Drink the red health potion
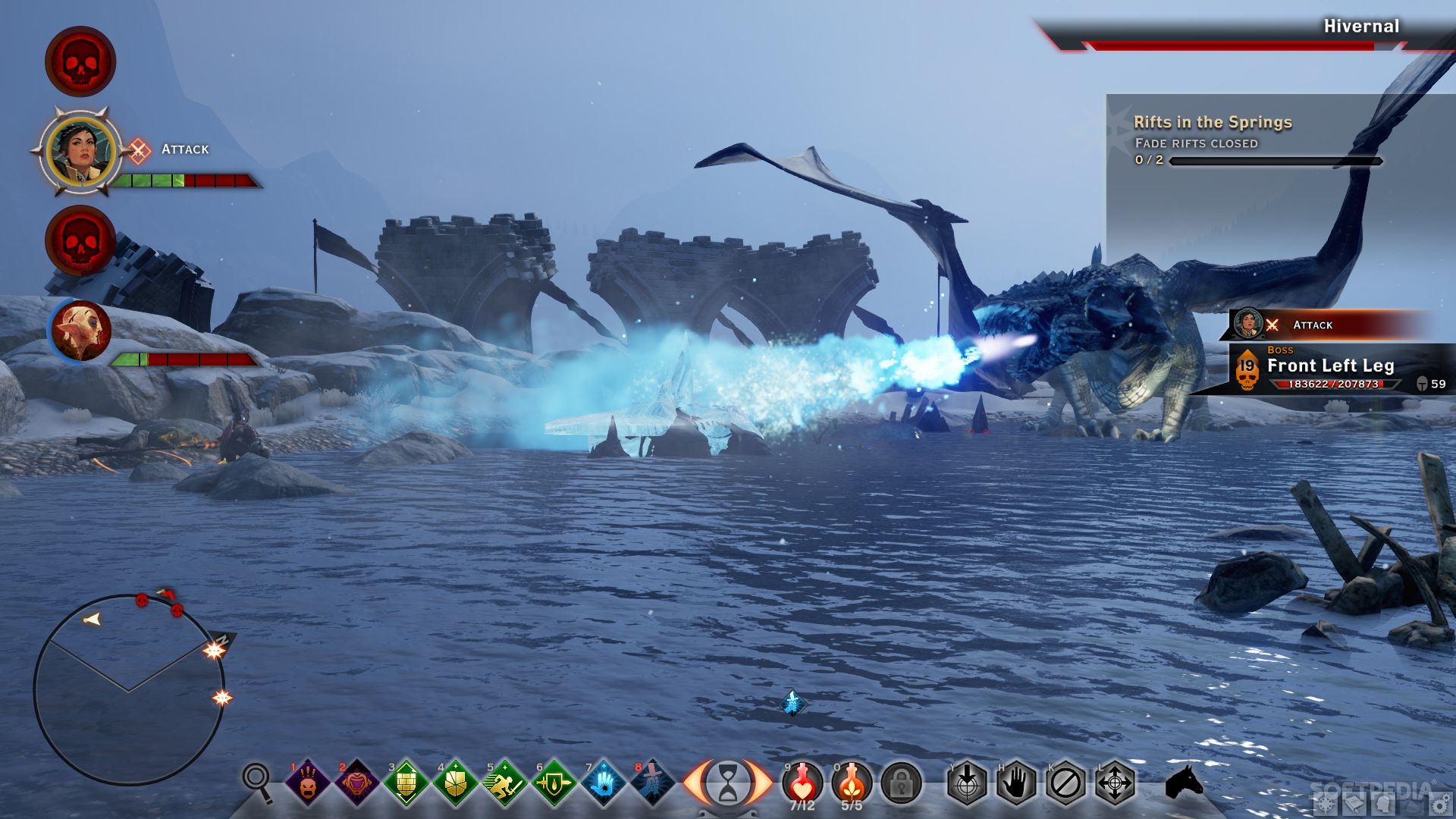This screenshot has width=1456, height=819. tap(802, 781)
